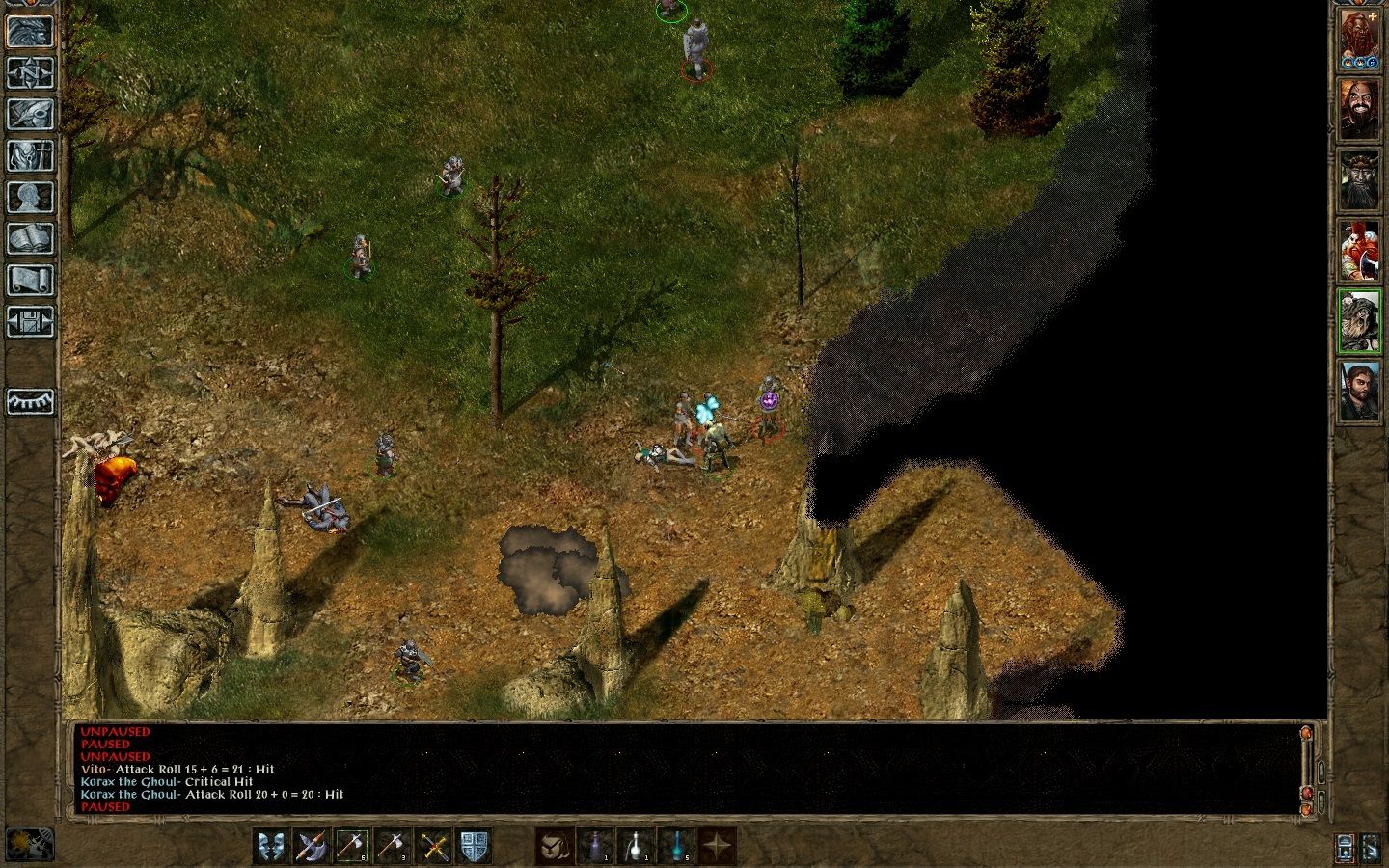
Task: Open game Options via the disk icon
Action: (32, 320)
